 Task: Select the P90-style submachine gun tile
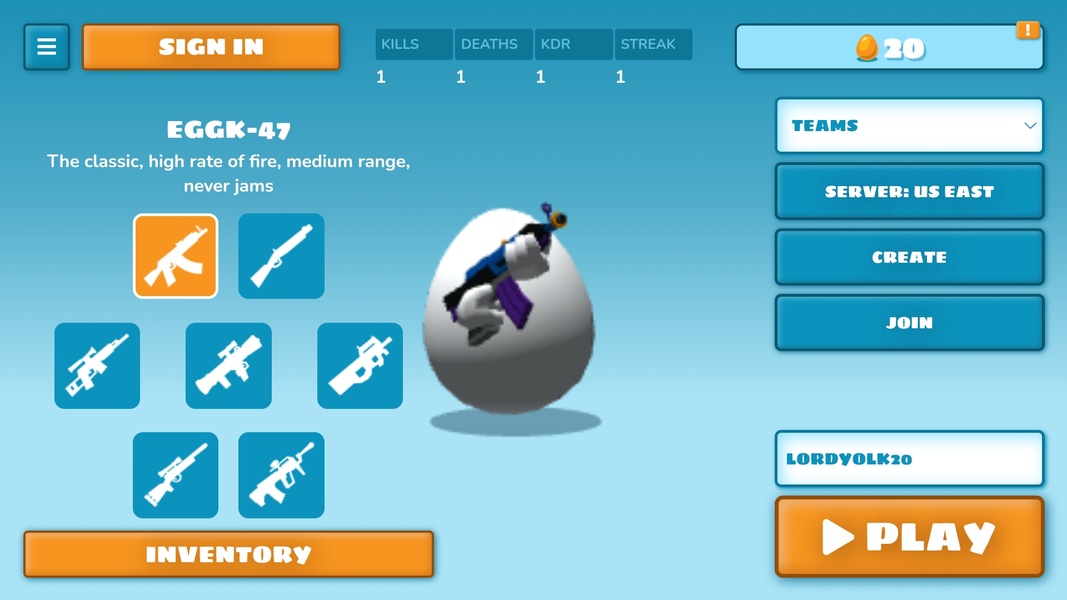click(x=360, y=366)
